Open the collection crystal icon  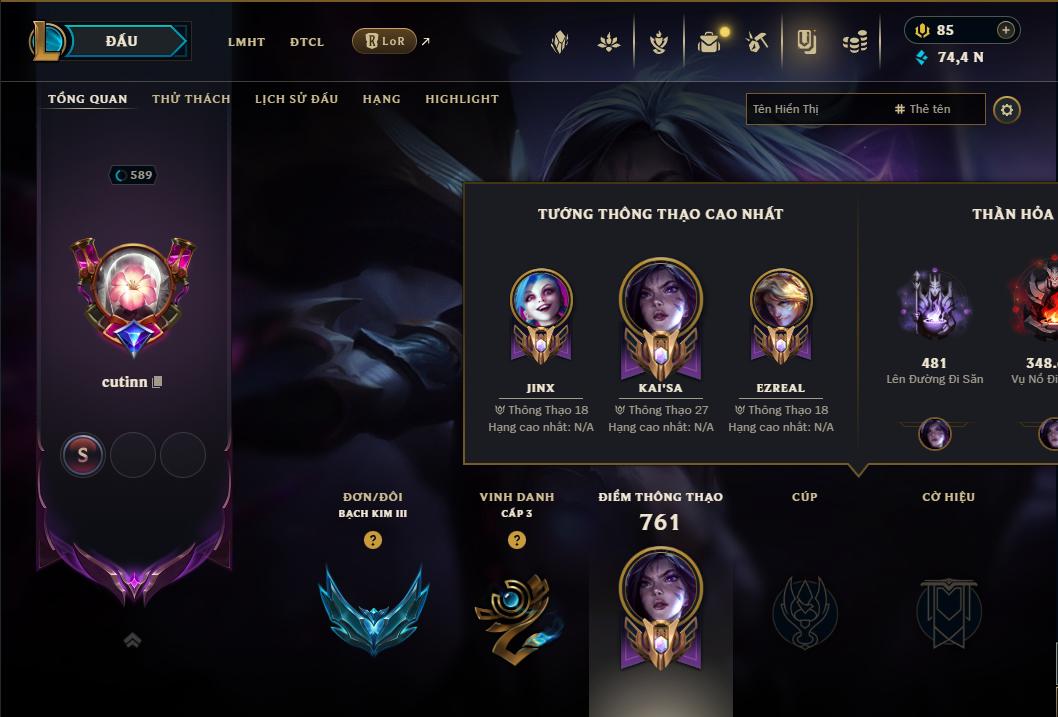[x=560, y=42]
